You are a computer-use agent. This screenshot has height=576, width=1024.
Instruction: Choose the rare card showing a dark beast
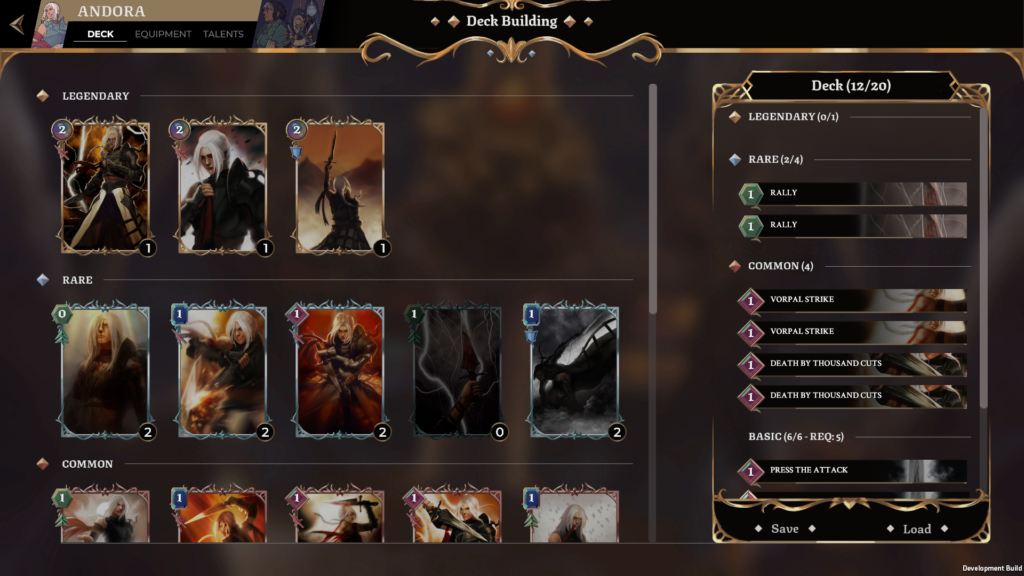(x=574, y=372)
